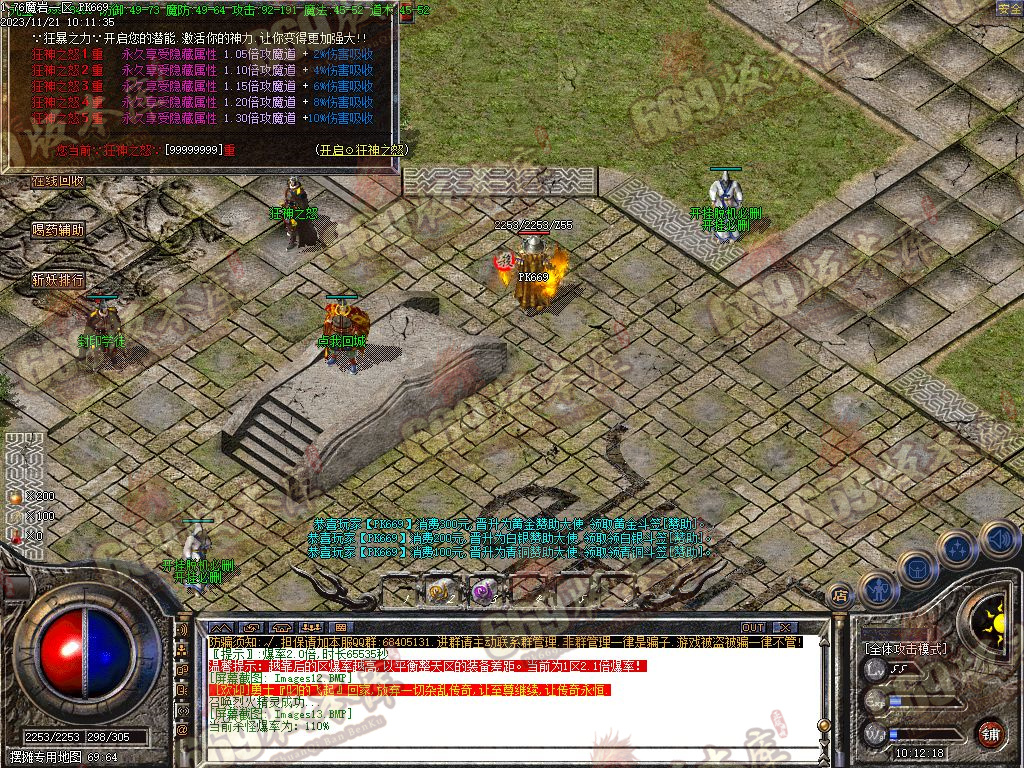1024x768 pixels.
Task: Open the character equipment icon
Action: [878, 589]
